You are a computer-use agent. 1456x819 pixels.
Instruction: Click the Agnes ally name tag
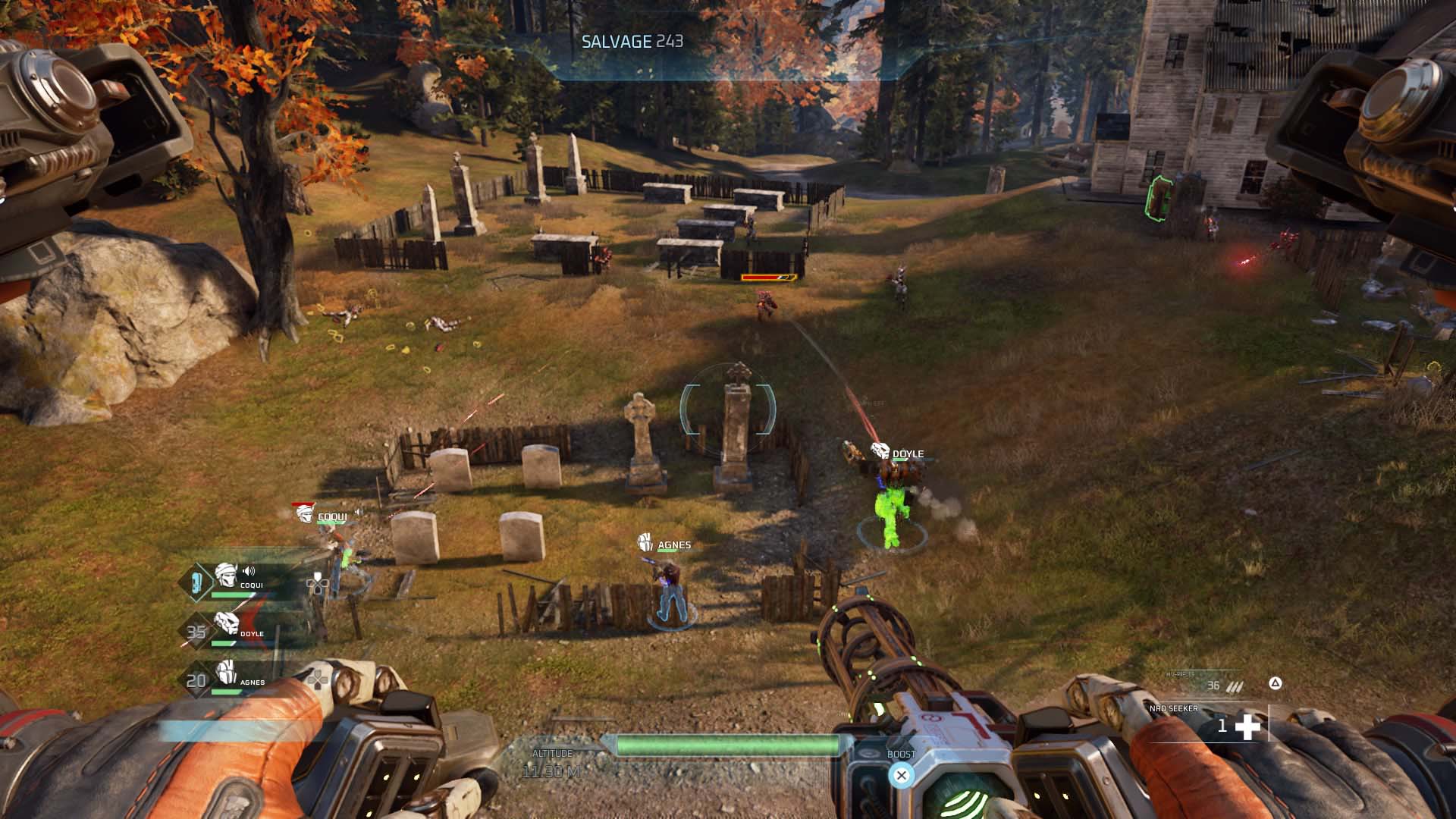[x=673, y=544]
